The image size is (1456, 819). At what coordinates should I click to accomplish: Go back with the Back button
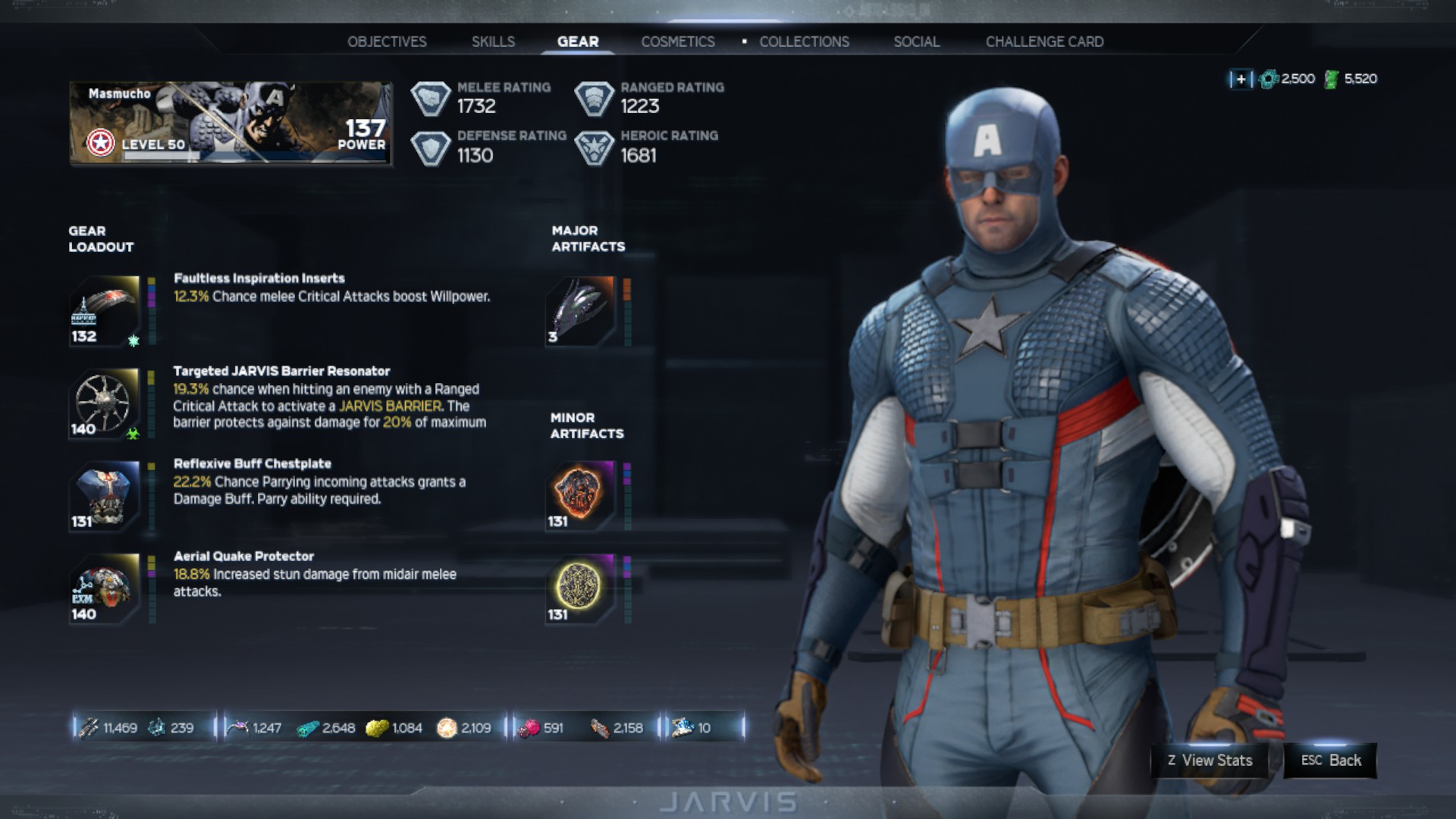click(1331, 761)
